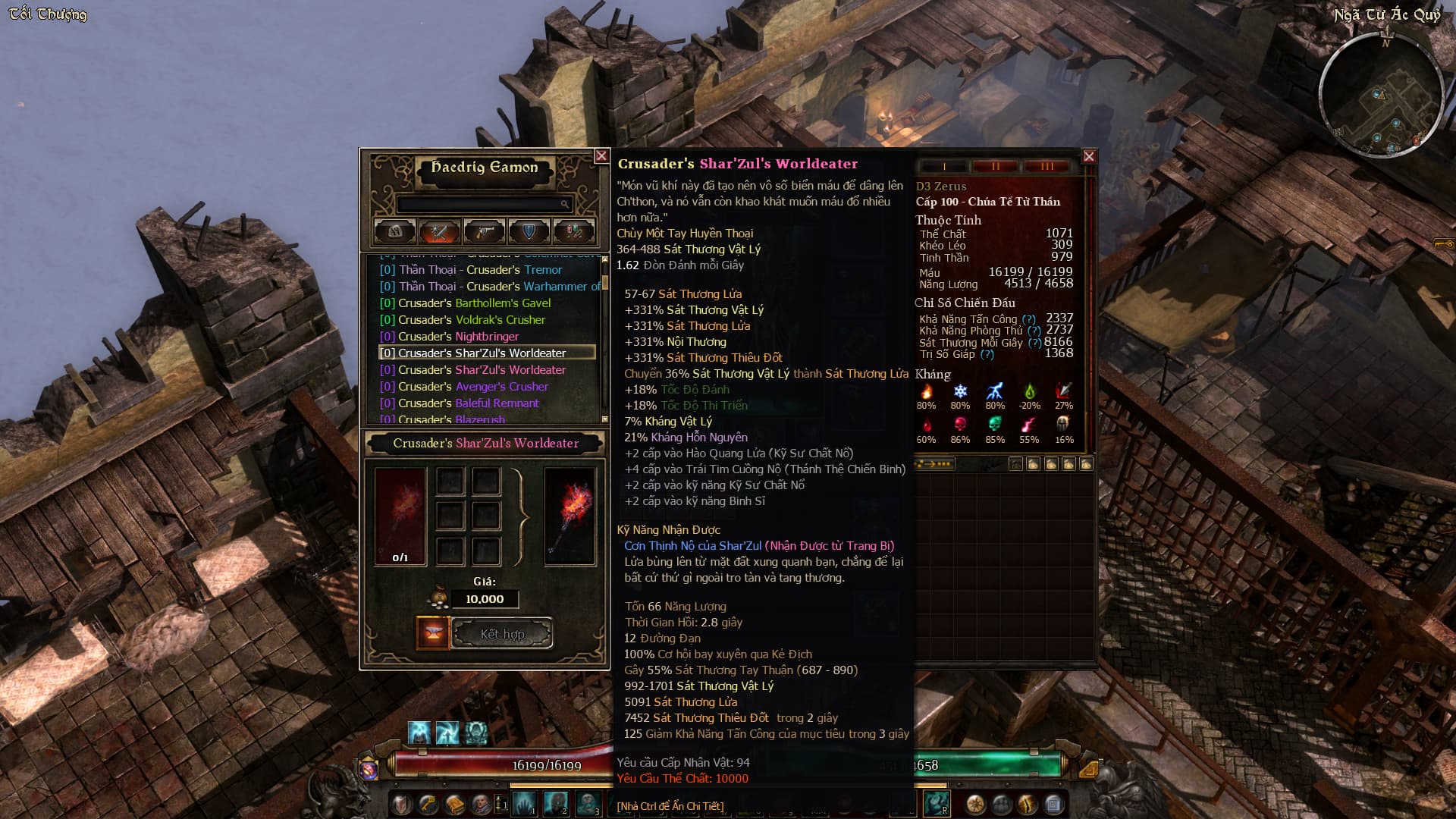
Task: Close the character stats panel
Action: click(x=1089, y=156)
